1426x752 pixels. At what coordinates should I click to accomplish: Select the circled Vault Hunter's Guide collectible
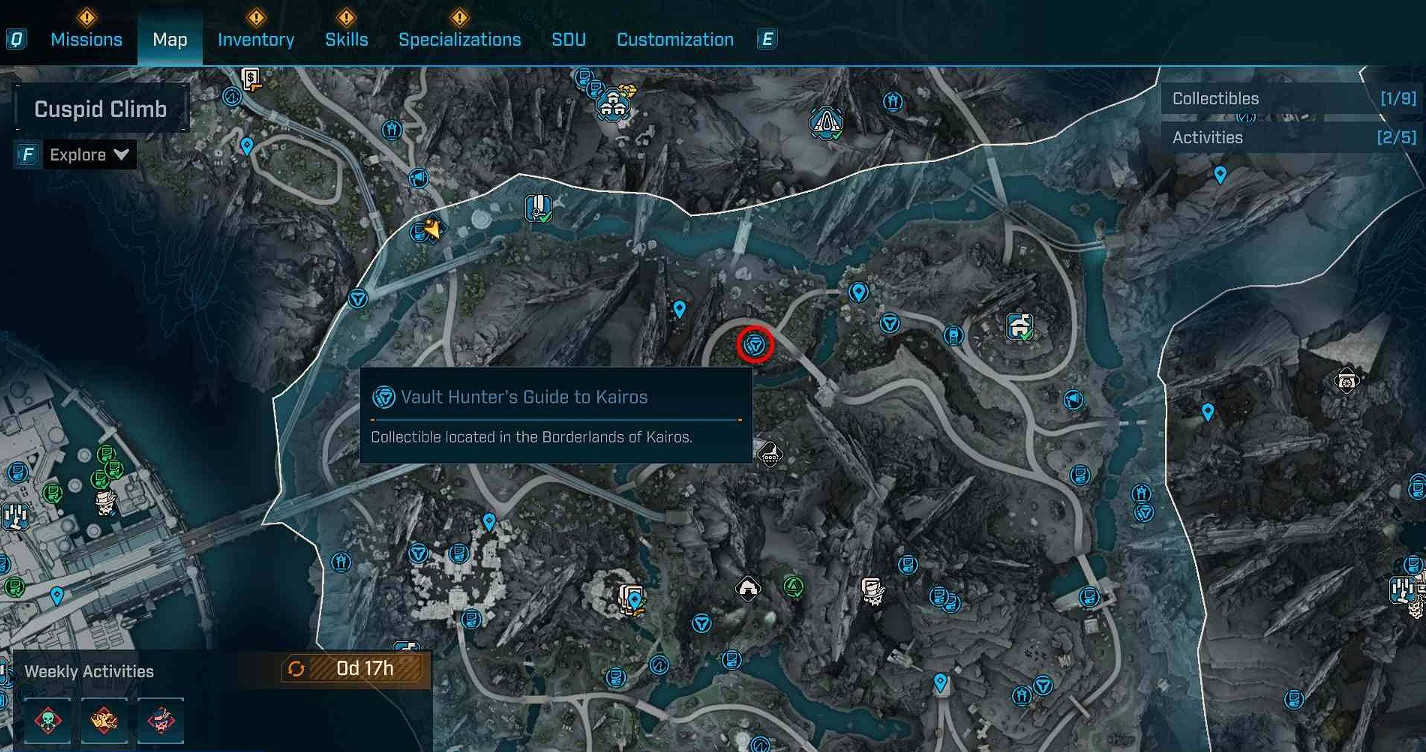(755, 345)
